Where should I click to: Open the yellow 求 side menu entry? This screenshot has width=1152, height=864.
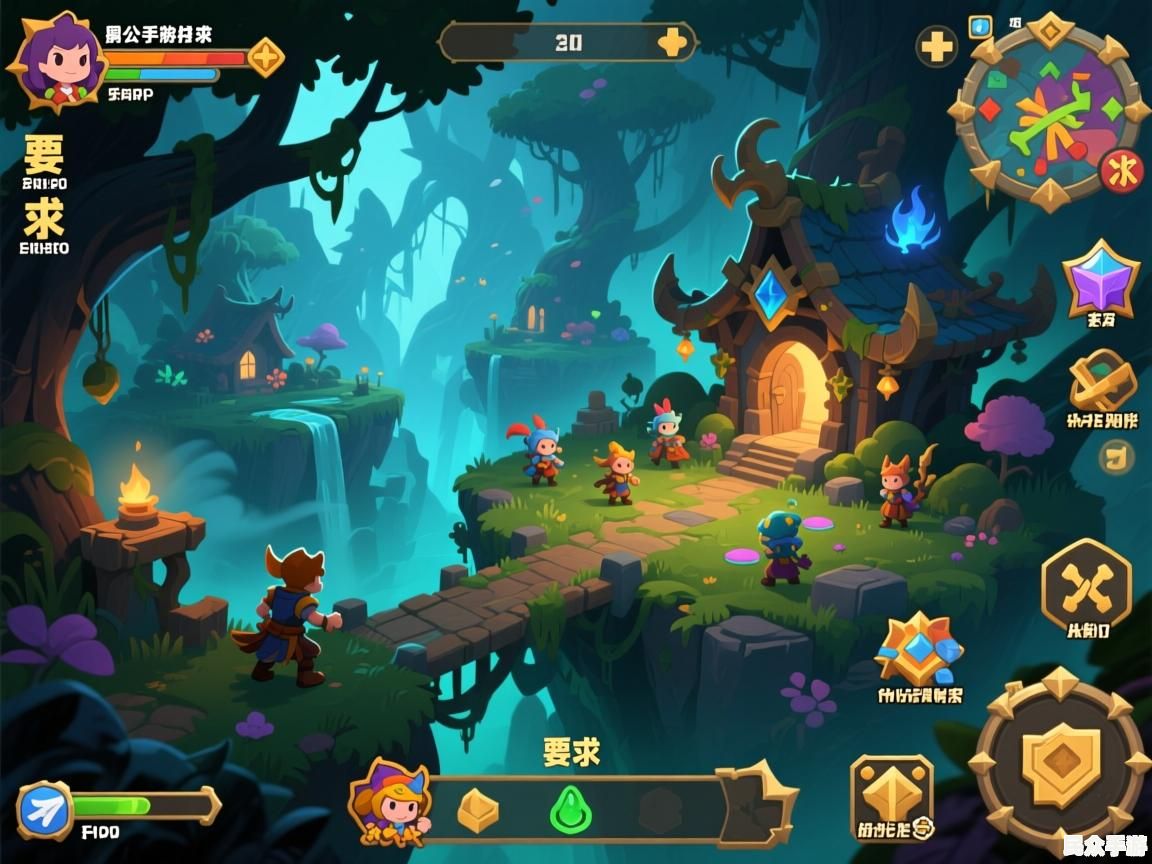coord(44,218)
